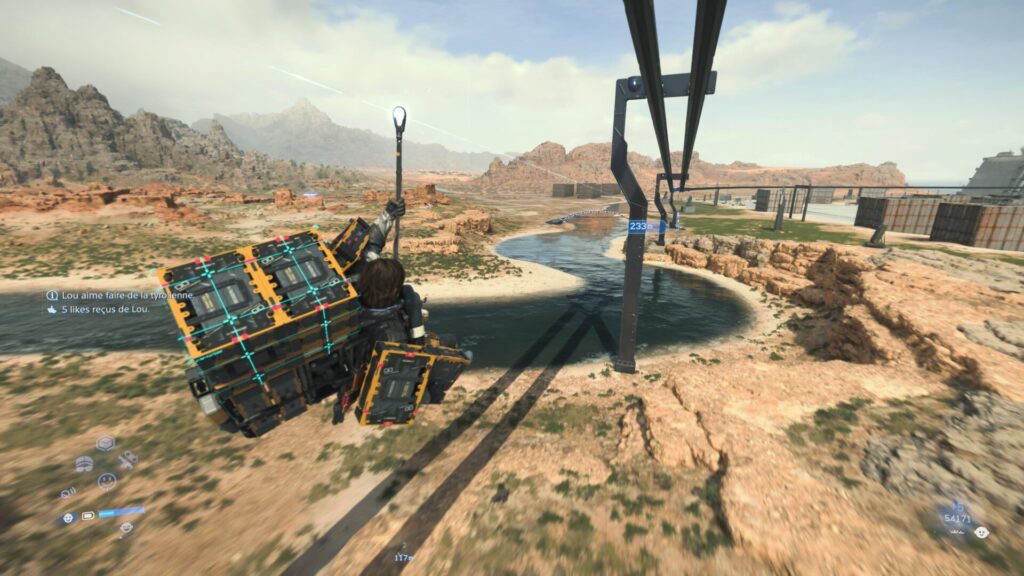Select the cargo cube HUD icon
The height and width of the screenshot is (576, 1024).
point(105,443)
